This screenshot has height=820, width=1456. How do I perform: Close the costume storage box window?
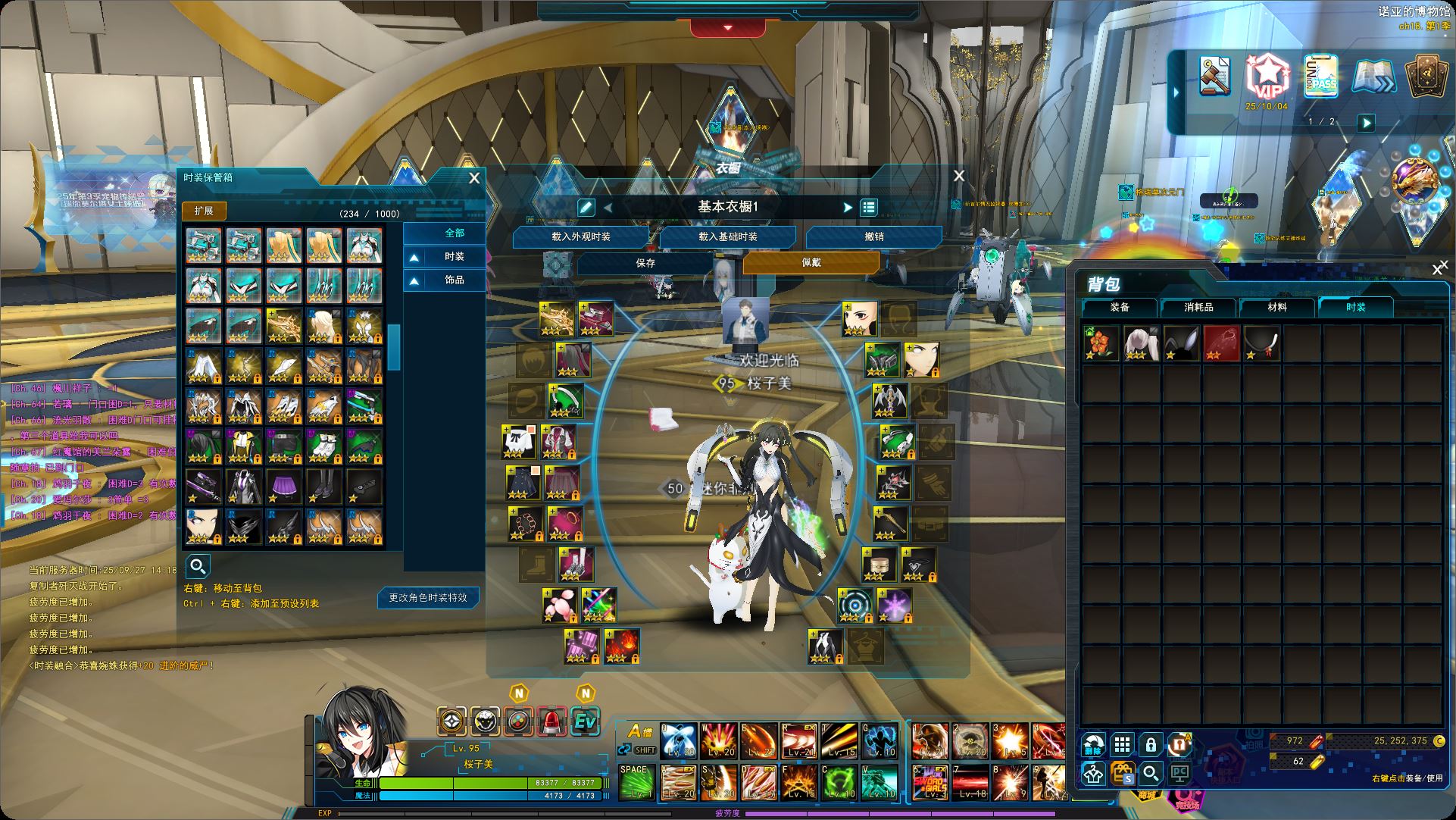pyautogui.click(x=474, y=178)
